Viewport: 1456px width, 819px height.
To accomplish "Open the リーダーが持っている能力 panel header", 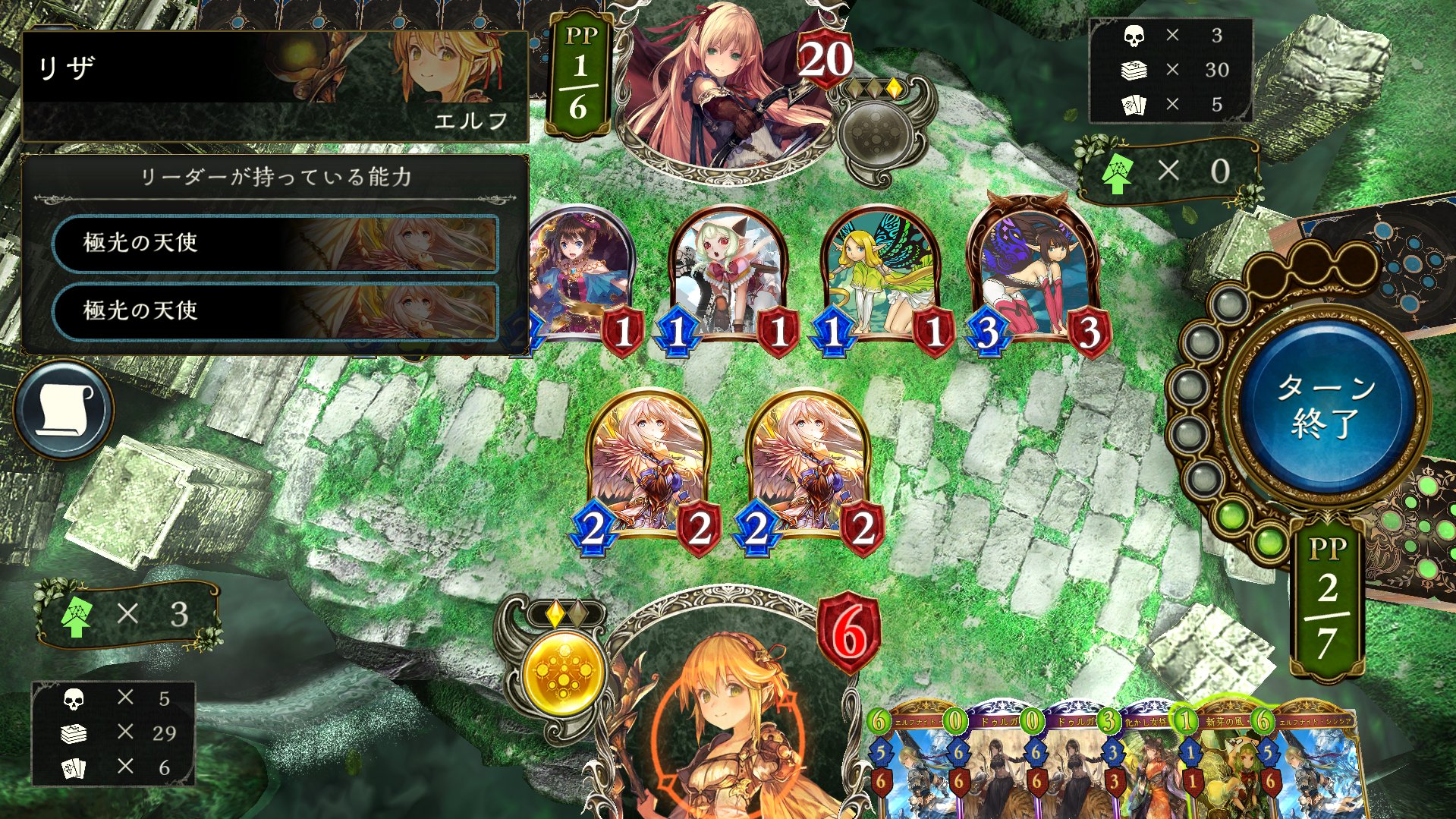I will tap(276, 176).
